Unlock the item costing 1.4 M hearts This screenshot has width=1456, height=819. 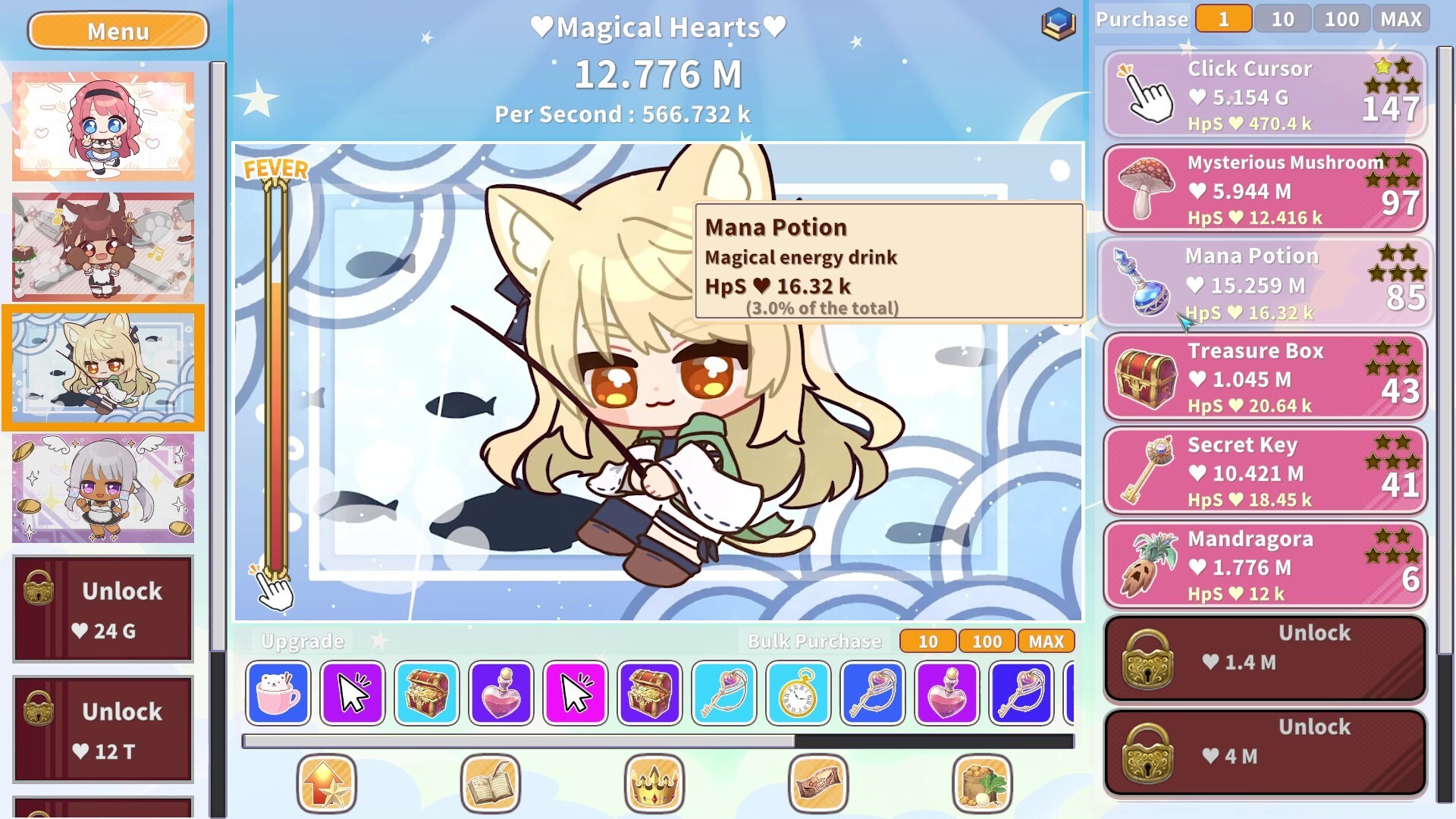point(1264,658)
